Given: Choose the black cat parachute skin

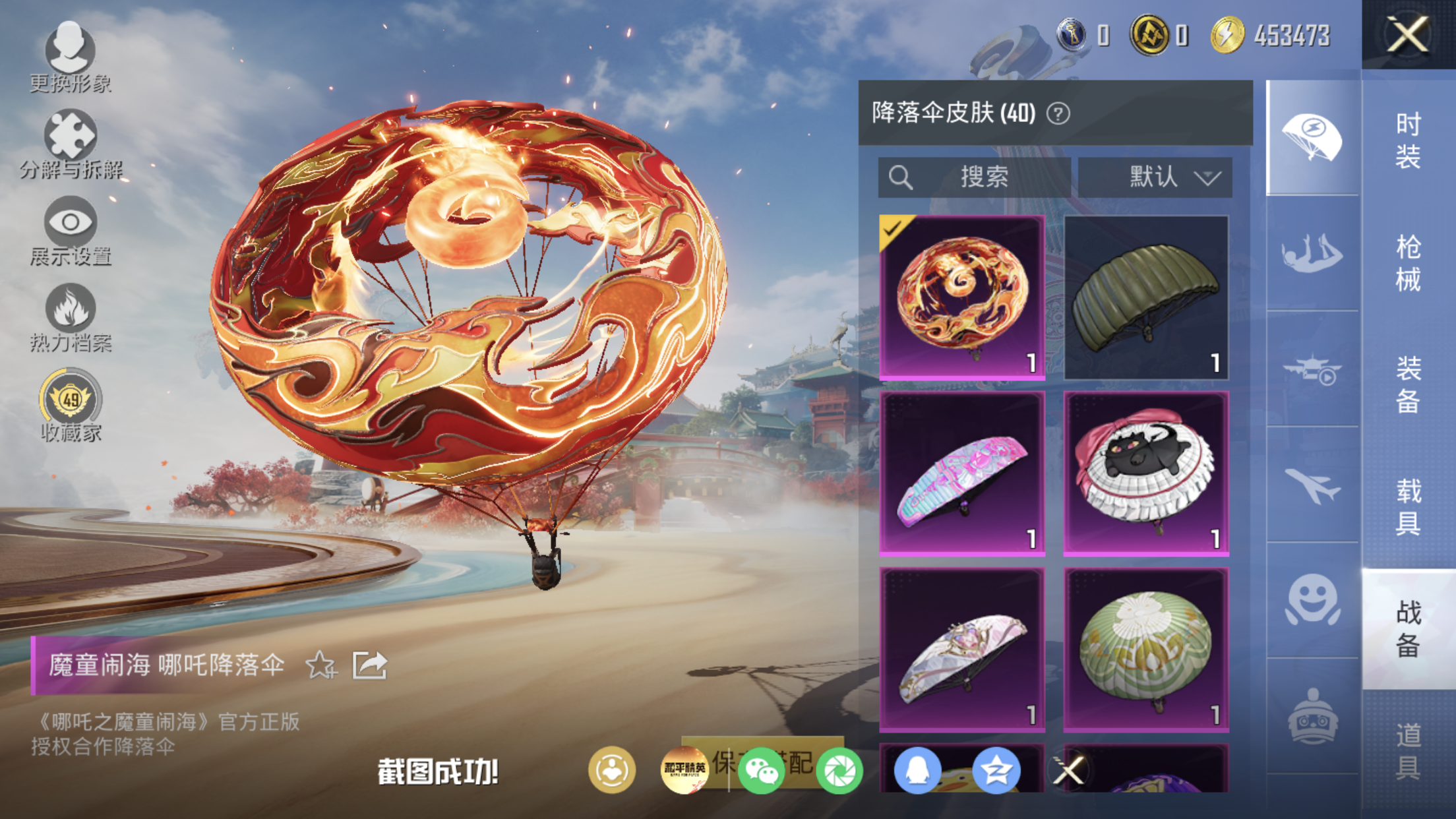Looking at the screenshot, I should click(1146, 473).
